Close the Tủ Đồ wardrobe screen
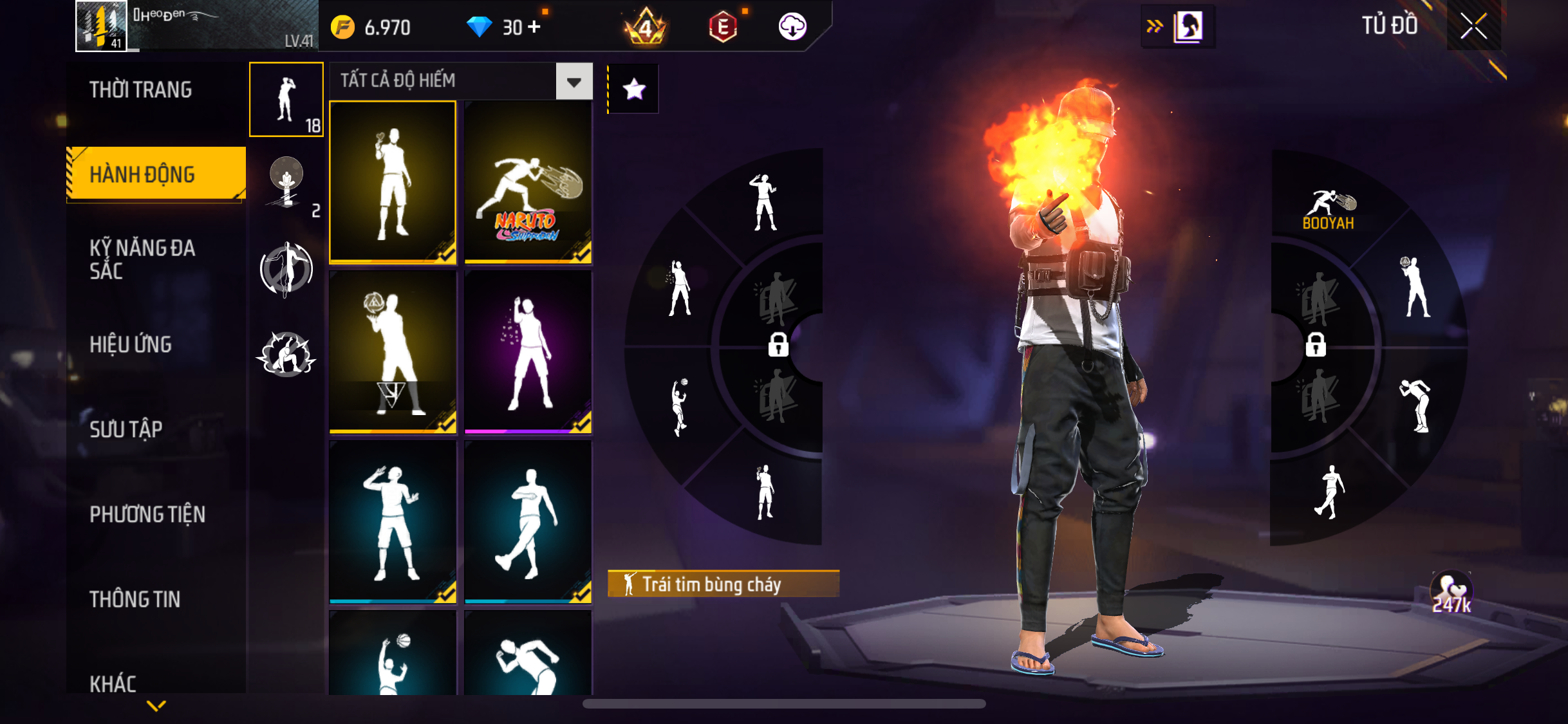1568x724 pixels. [x=1473, y=26]
